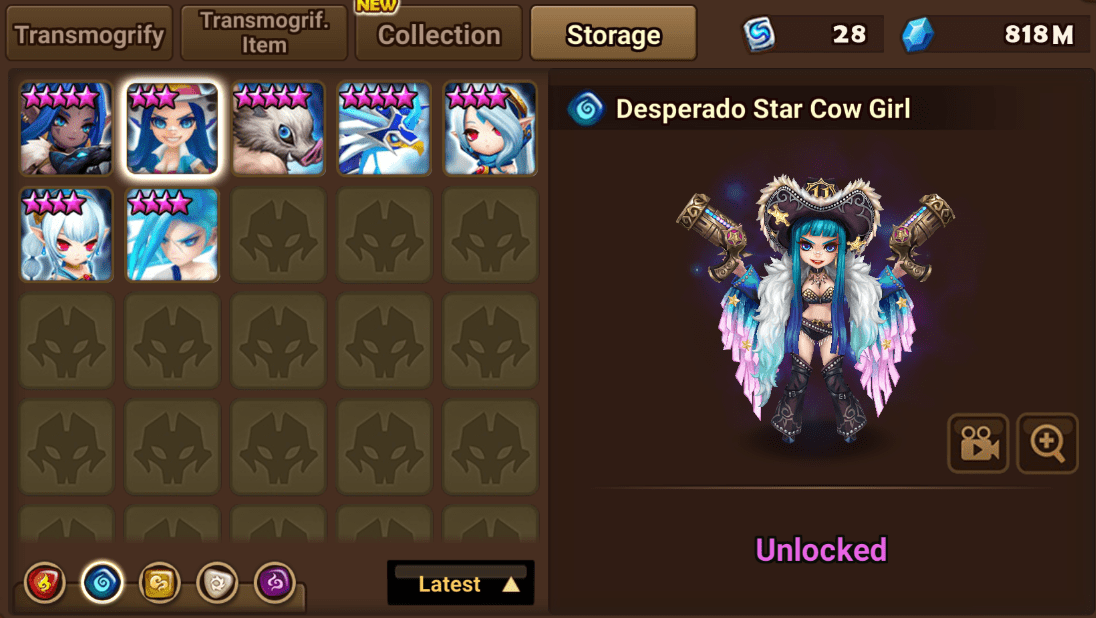Select the Storage tab
The height and width of the screenshot is (618, 1096).
pyautogui.click(x=613, y=35)
